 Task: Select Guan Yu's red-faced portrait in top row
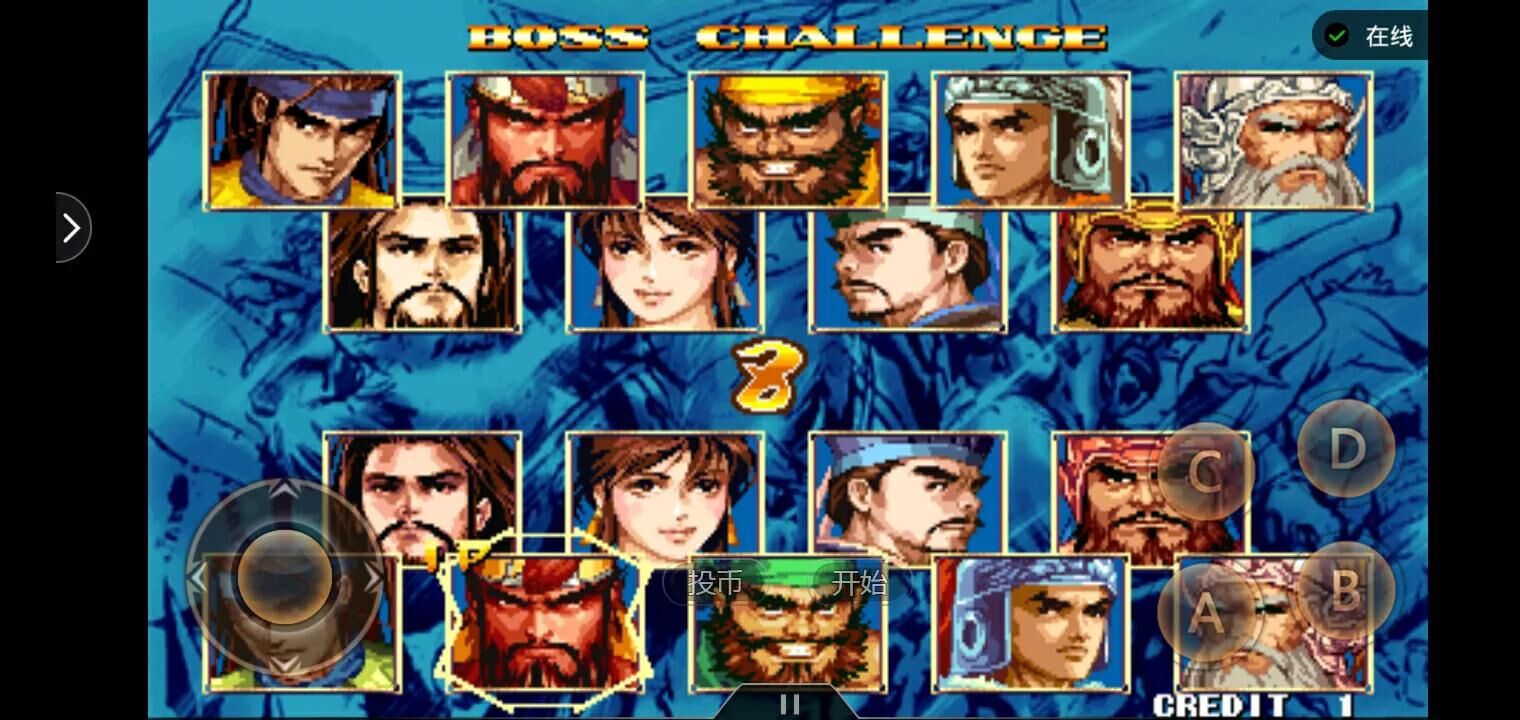(545, 140)
